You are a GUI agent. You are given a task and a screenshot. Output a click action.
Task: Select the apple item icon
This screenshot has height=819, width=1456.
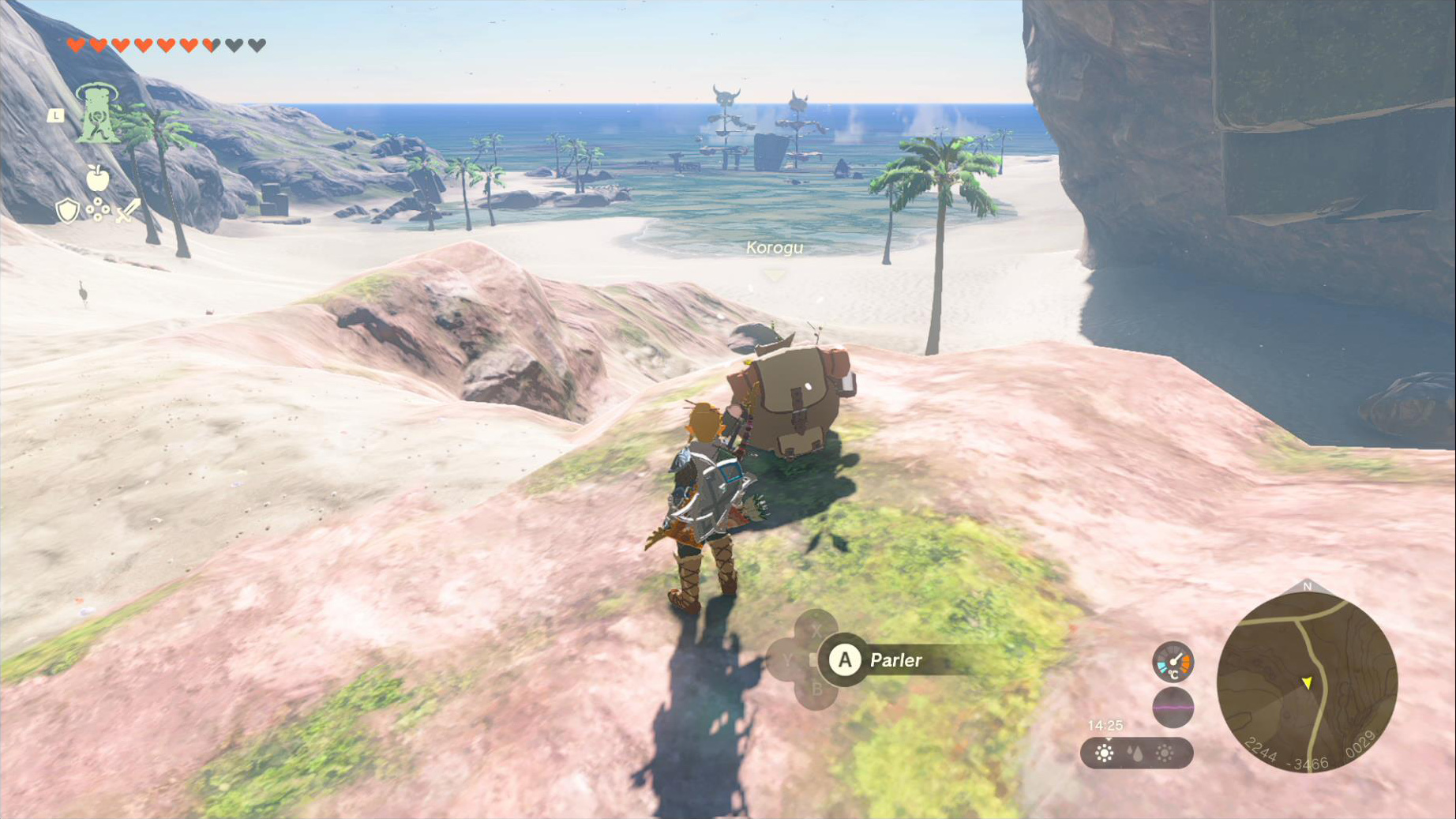coord(97,178)
